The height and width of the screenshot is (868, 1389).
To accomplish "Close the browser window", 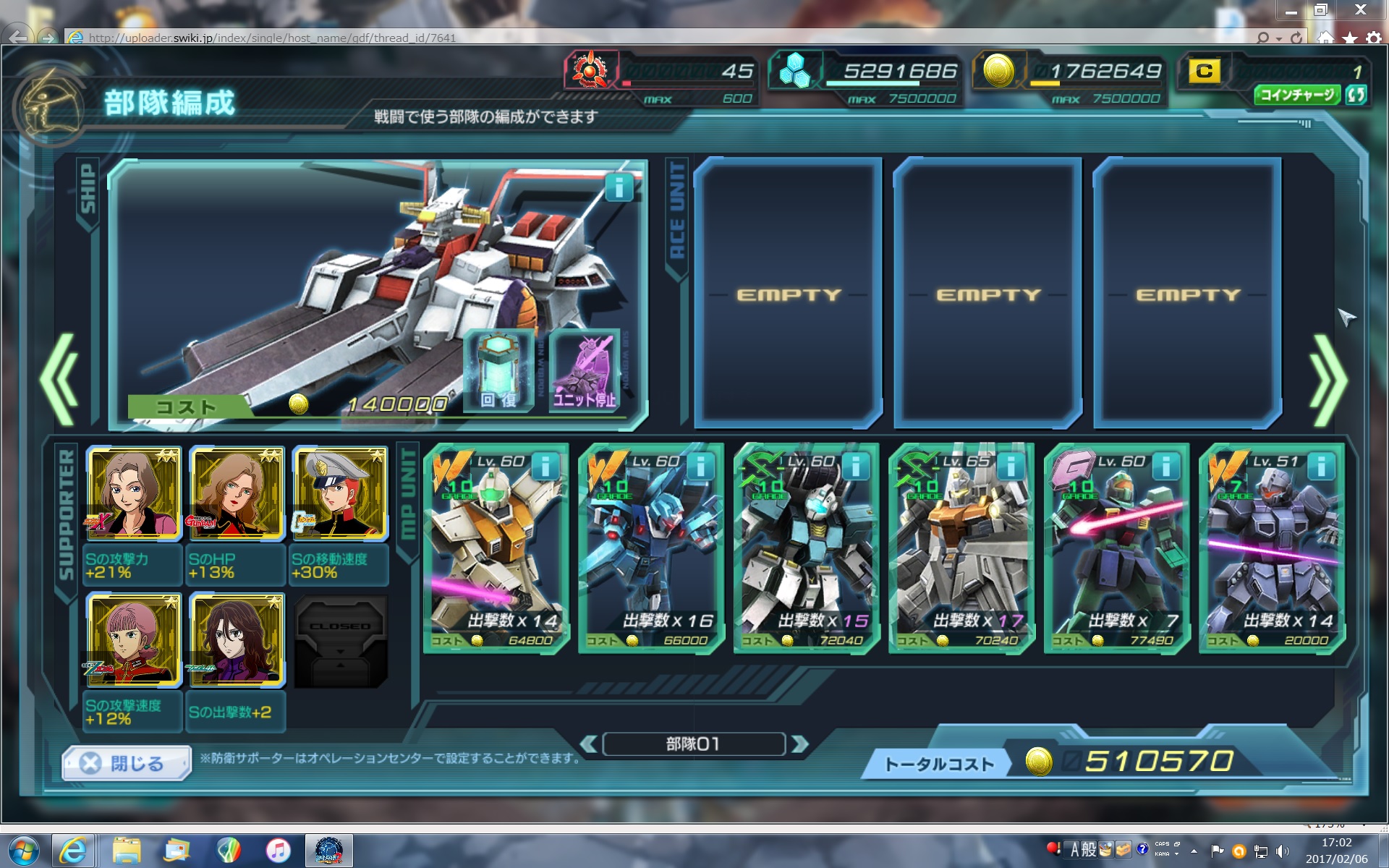I will click(x=1360, y=10).
